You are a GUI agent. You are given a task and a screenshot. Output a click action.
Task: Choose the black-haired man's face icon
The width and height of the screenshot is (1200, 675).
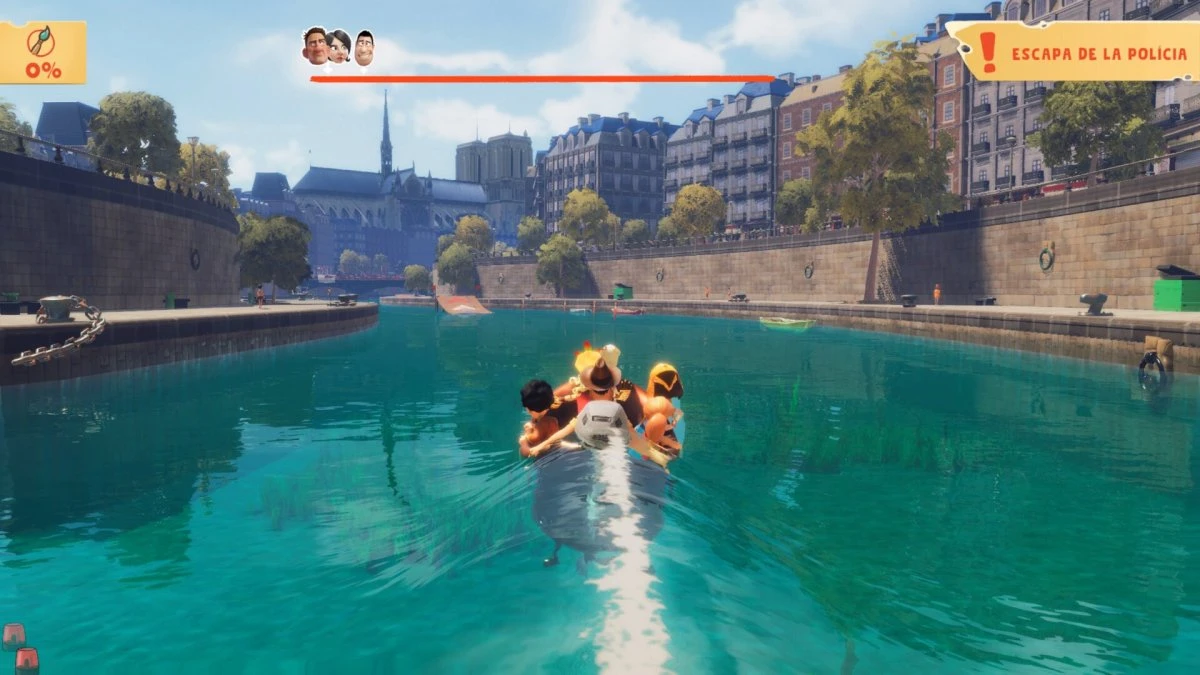[x=364, y=47]
